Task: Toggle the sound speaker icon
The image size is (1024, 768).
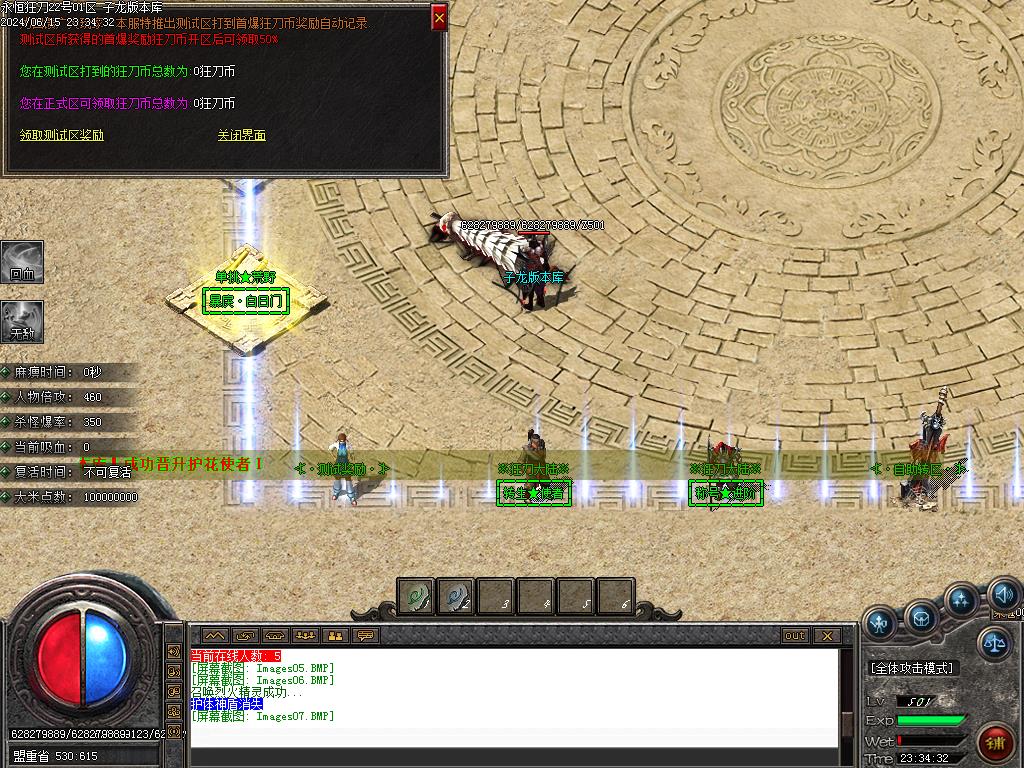Action: click(1003, 596)
